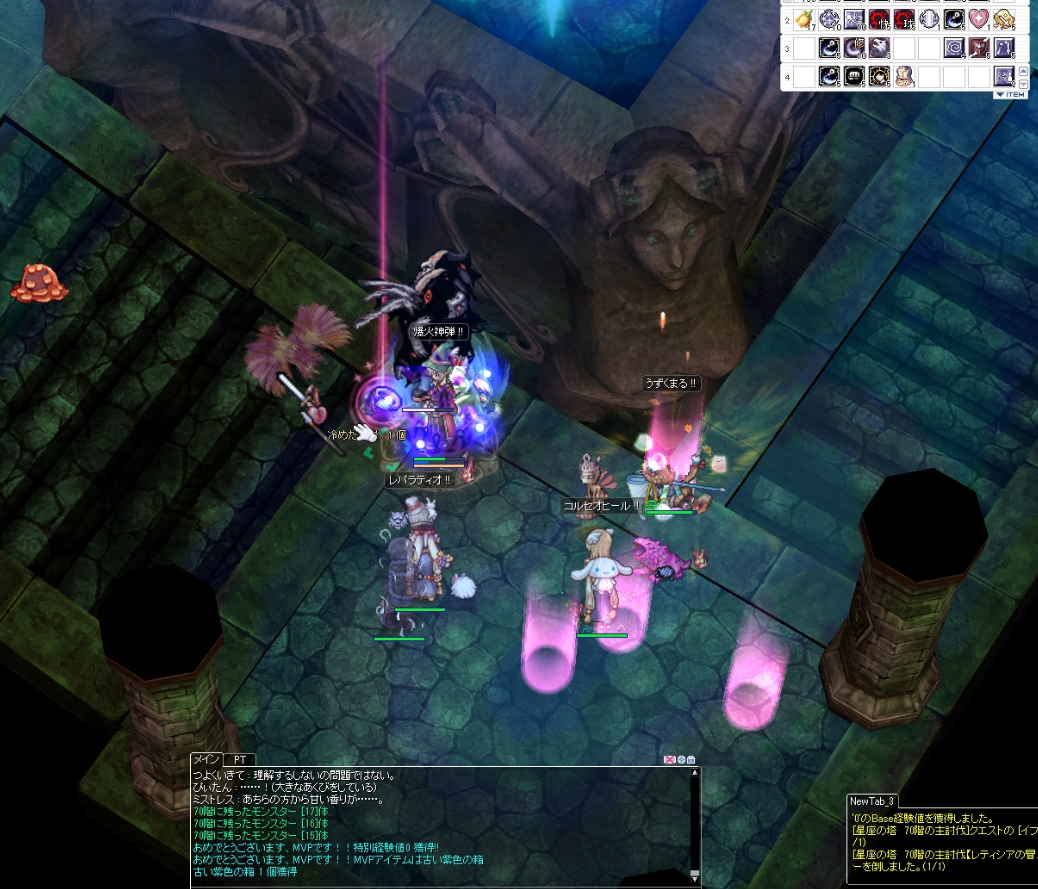Select the NewTab_3 log tab

872,801
